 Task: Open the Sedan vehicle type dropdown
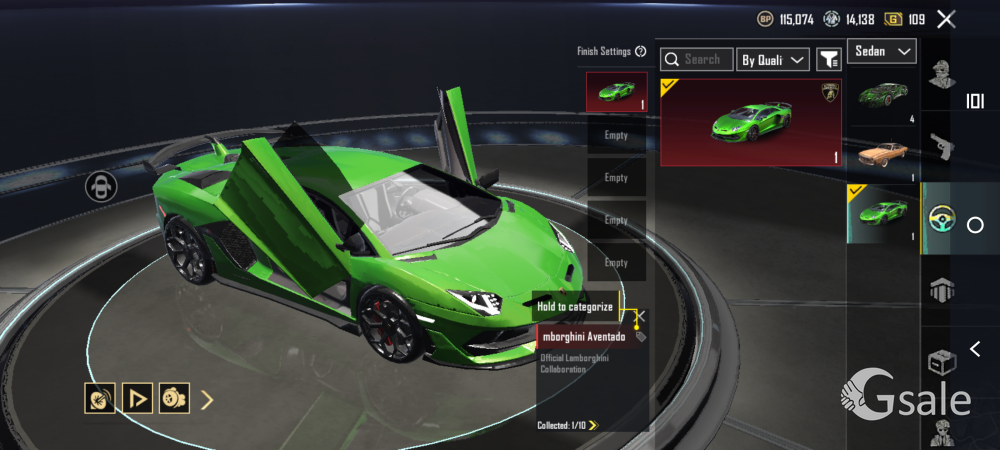click(882, 51)
